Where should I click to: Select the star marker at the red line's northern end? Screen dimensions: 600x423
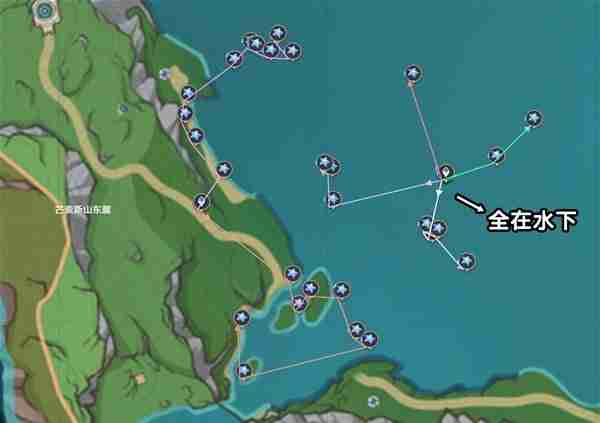tap(412, 73)
